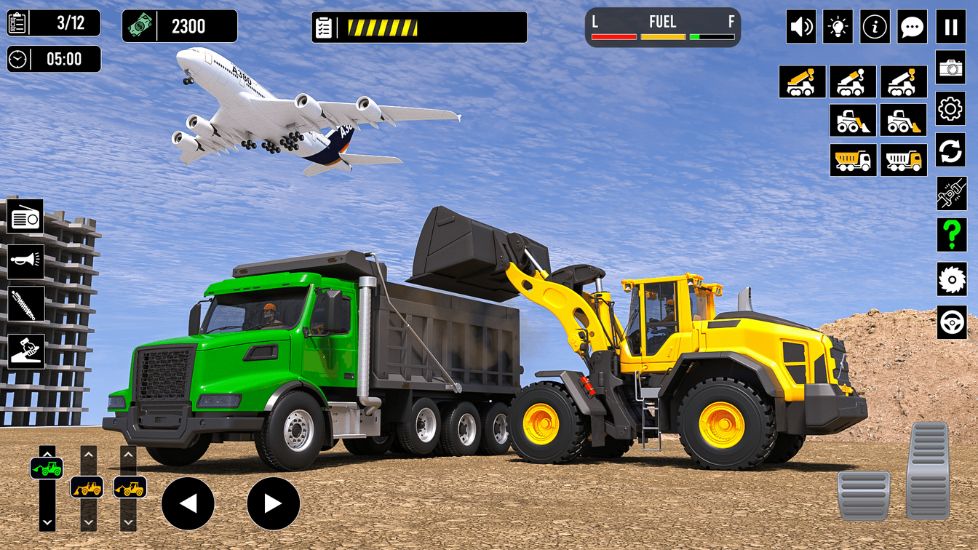Open the info button
Screen dimensions: 978x550
point(875,27)
